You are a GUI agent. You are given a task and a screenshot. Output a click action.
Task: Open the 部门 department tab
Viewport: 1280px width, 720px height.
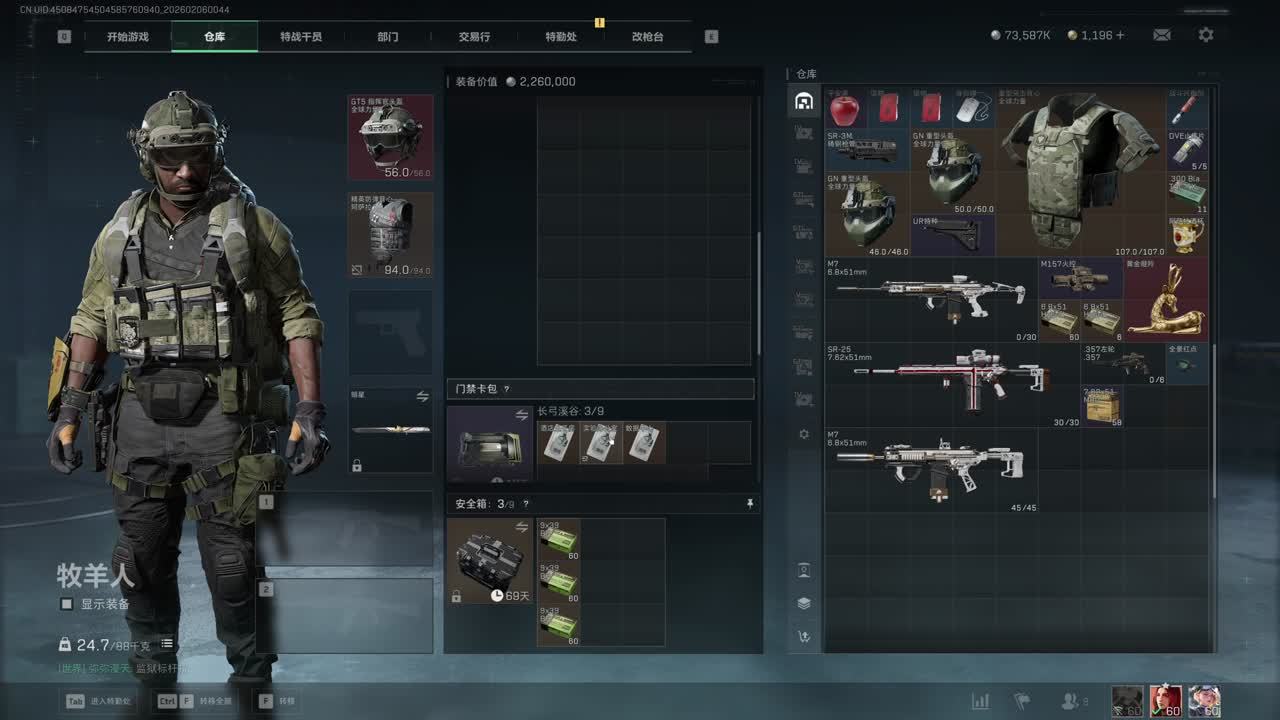click(388, 37)
